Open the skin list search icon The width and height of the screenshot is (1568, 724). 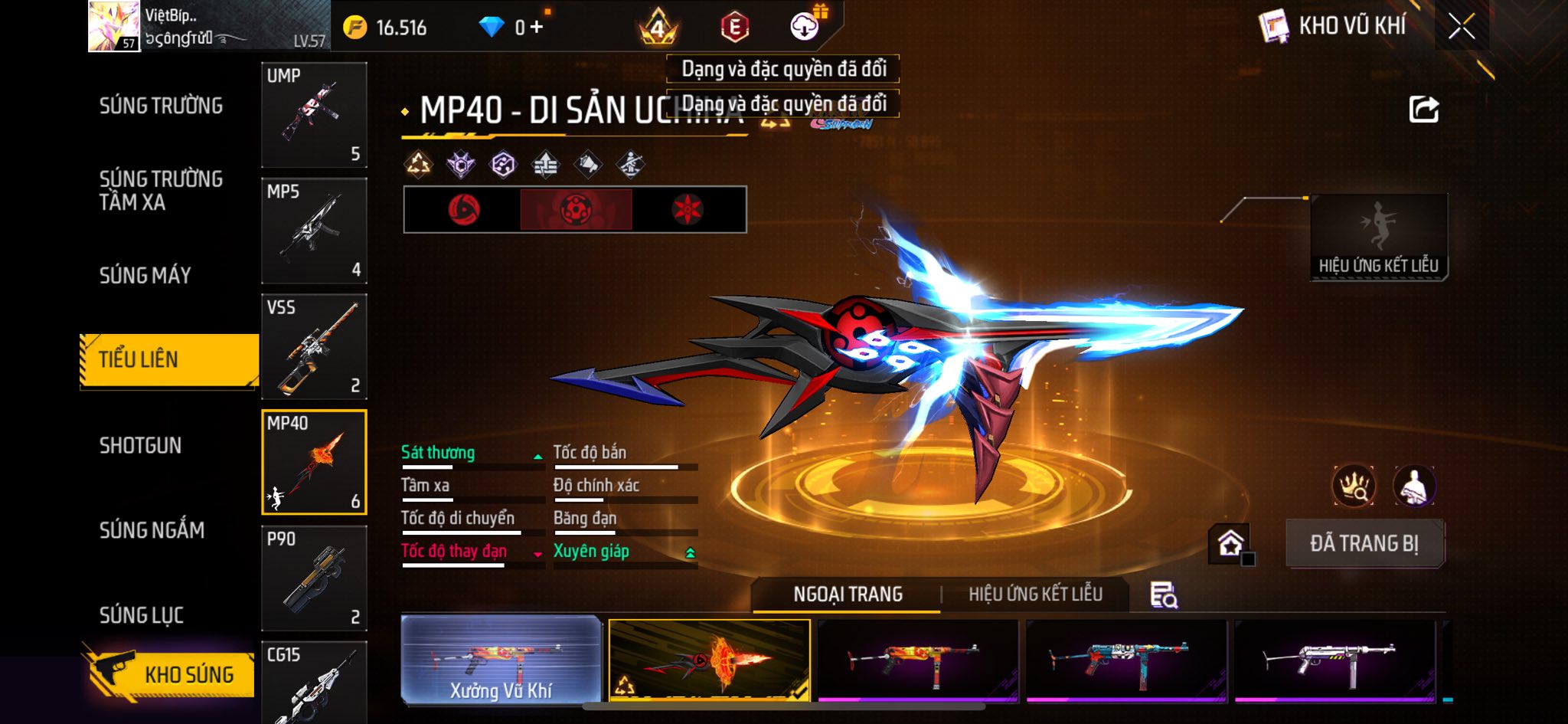coord(1163,595)
